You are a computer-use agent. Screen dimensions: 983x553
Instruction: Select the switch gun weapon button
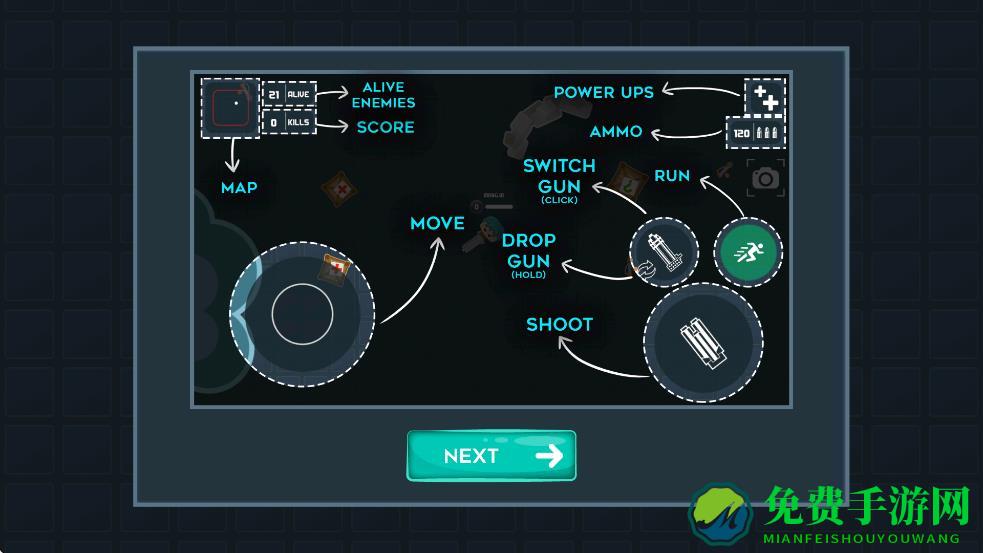click(663, 251)
